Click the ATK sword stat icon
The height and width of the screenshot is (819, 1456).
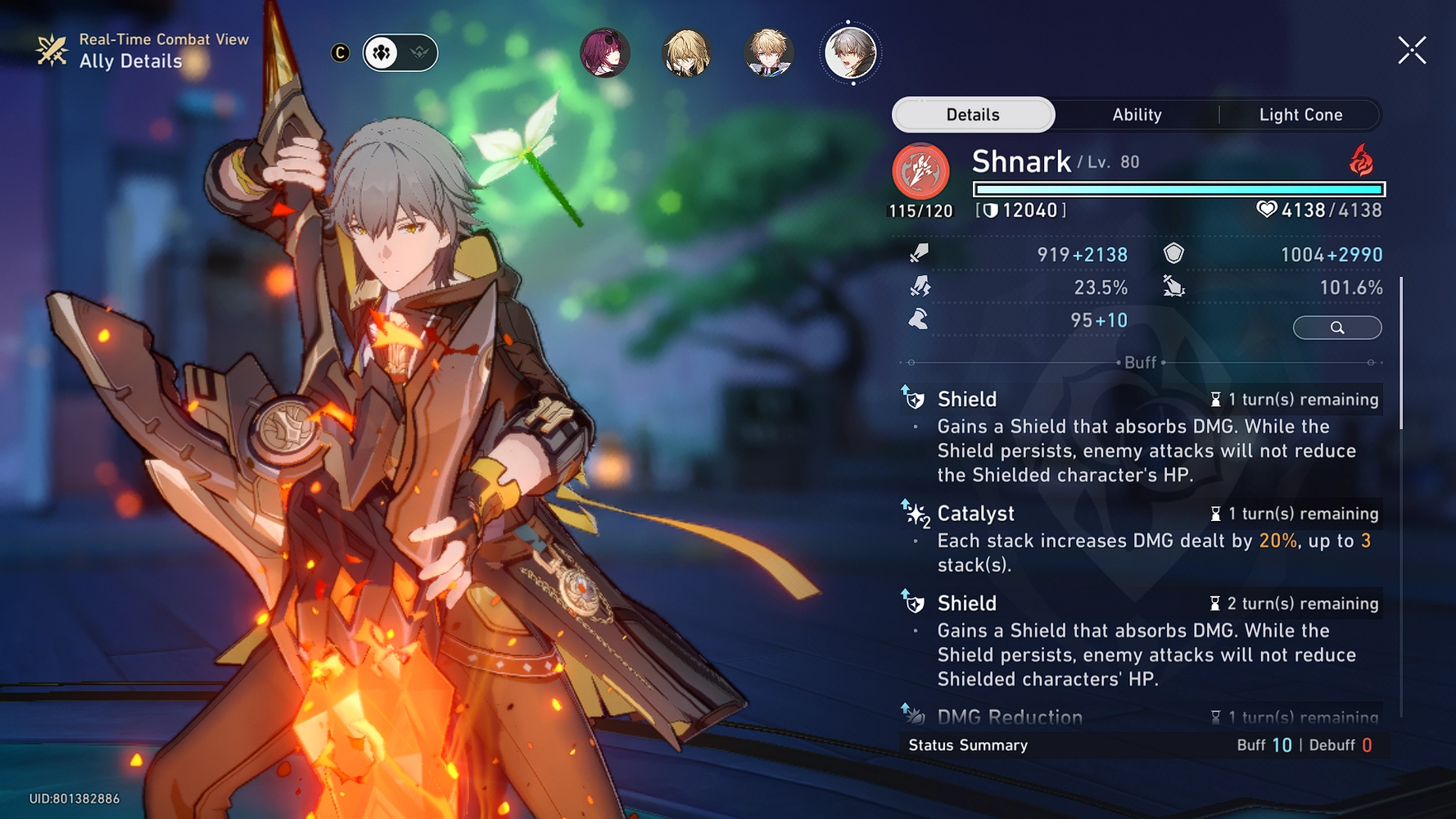click(920, 255)
